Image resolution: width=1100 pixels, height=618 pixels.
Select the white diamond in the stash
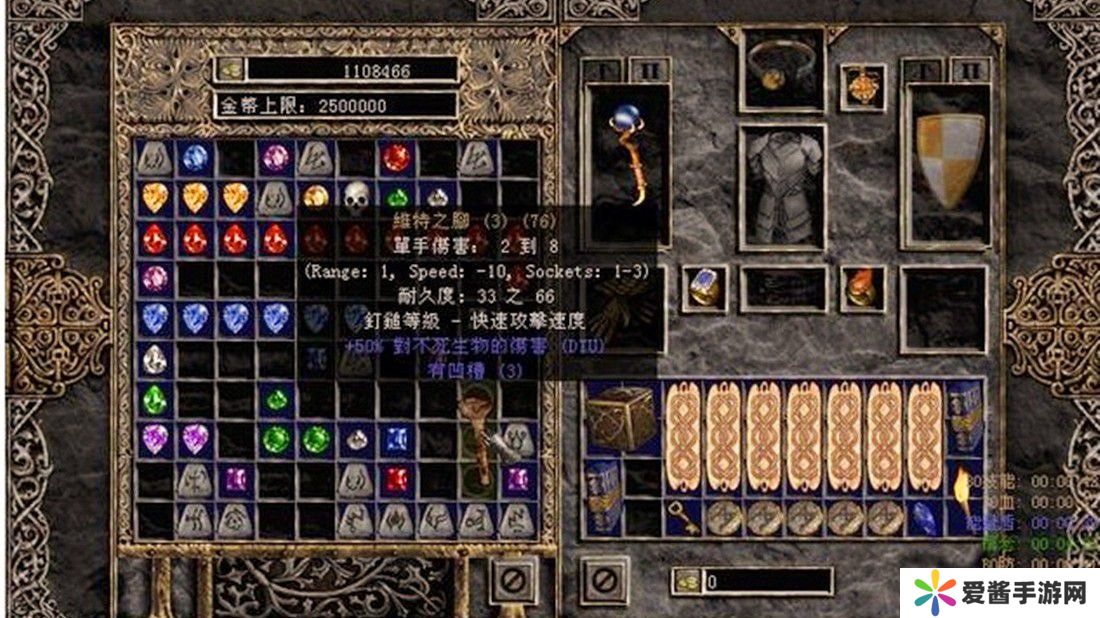pyautogui.click(x=154, y=358)
